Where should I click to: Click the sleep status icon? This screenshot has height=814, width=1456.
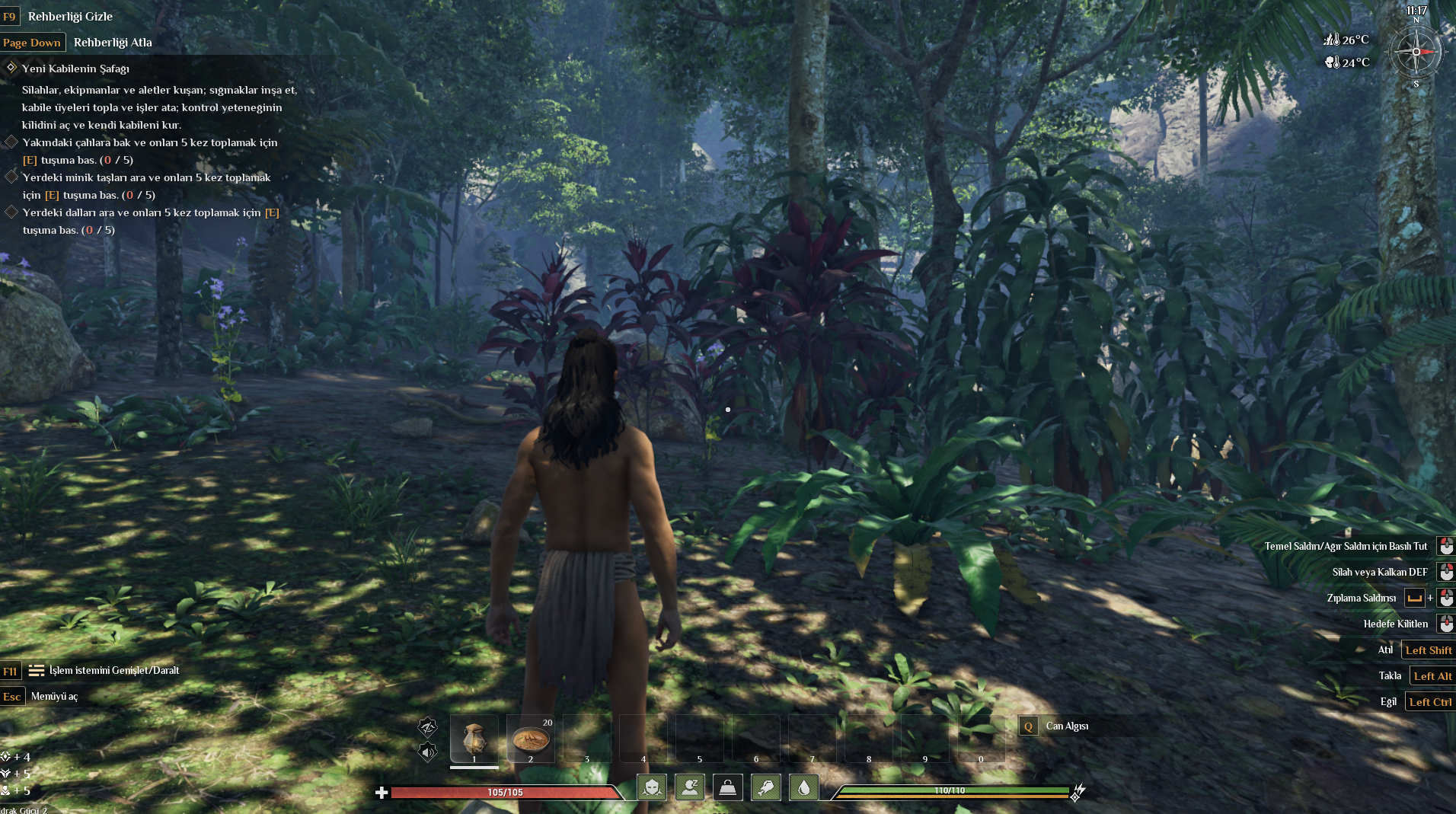click(690, 787)
